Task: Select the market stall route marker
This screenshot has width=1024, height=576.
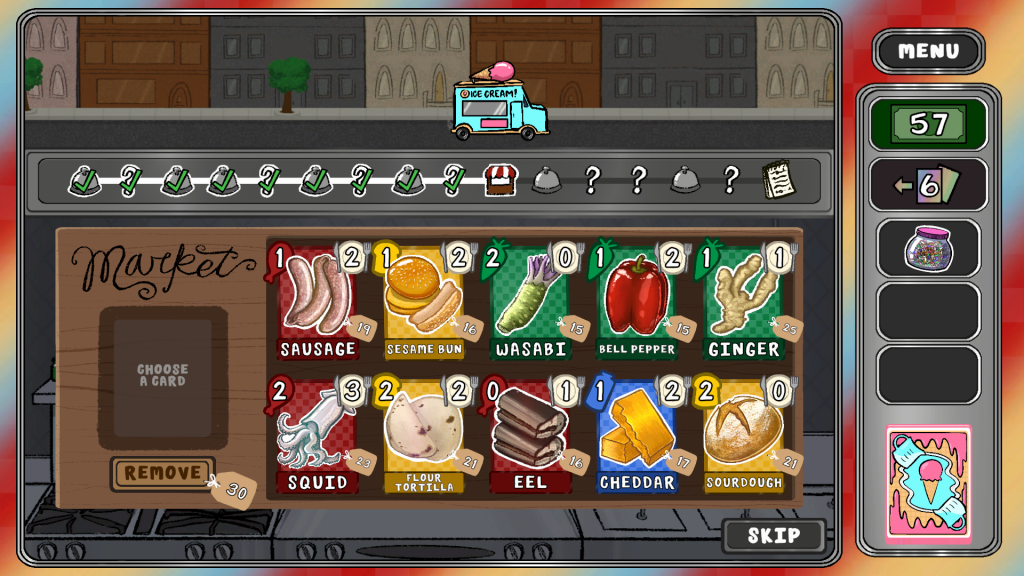Action: tap(499, 180)
